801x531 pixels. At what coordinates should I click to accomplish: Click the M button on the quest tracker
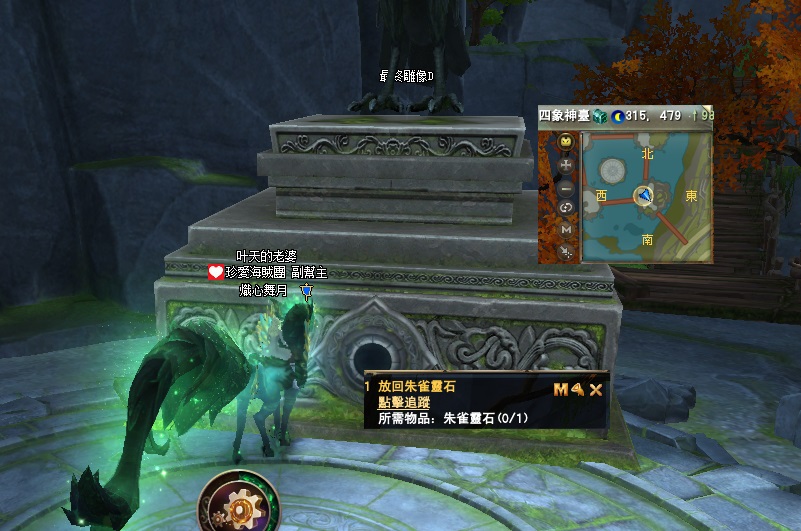pos(560,390)
